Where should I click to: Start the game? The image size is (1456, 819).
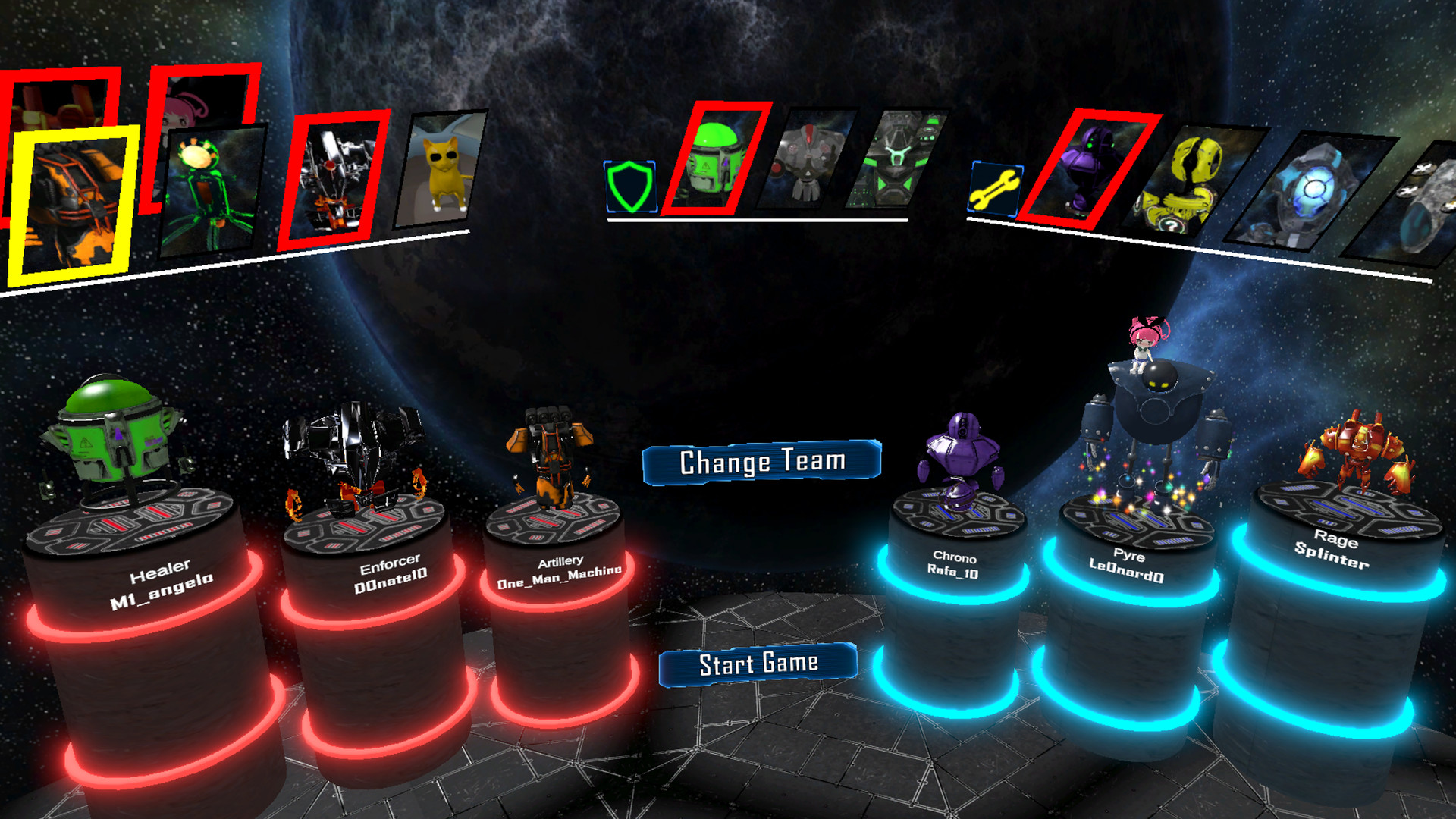click(x=758, y=664)
